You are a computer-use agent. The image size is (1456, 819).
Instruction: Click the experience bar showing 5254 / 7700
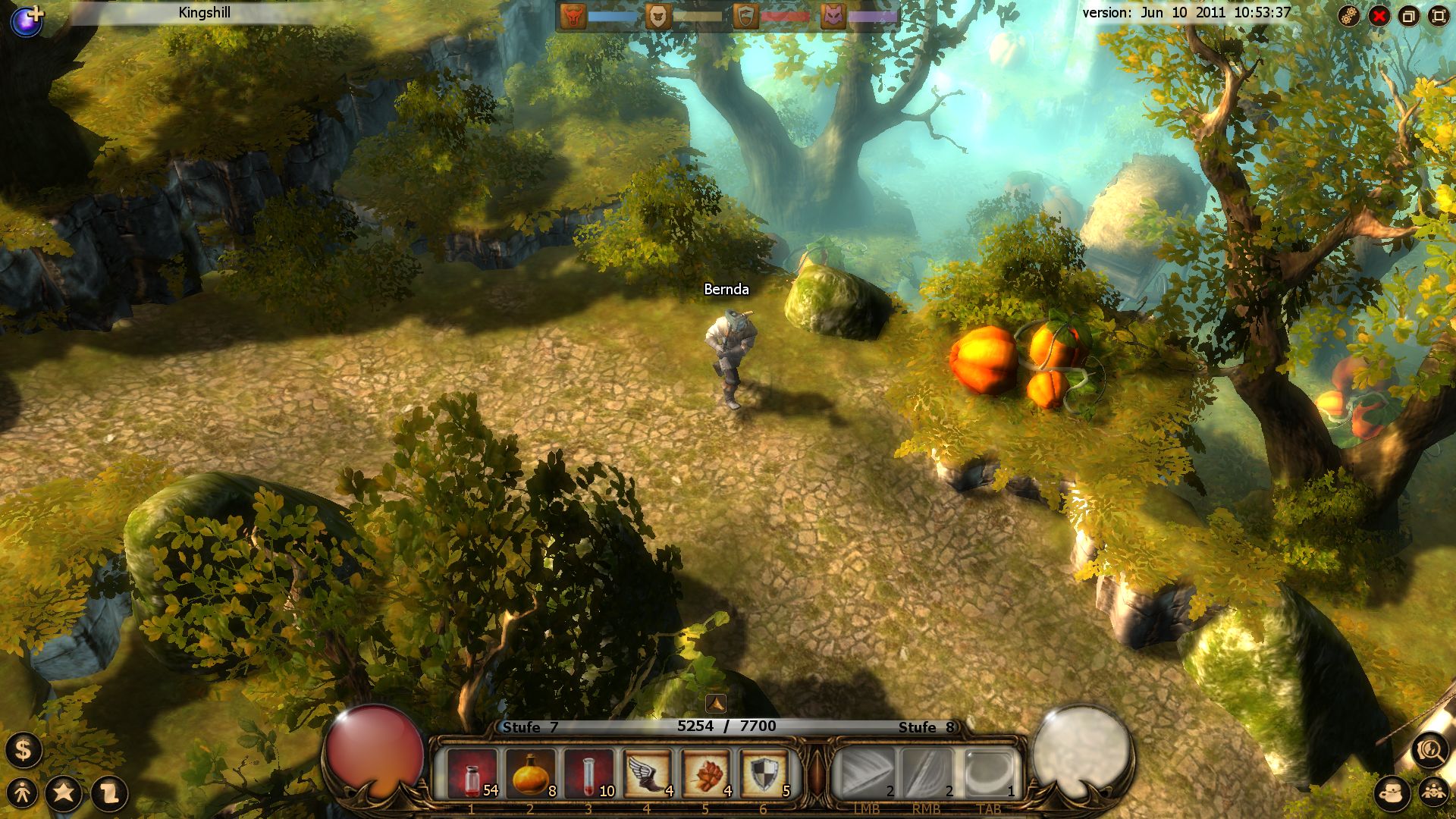726,726
